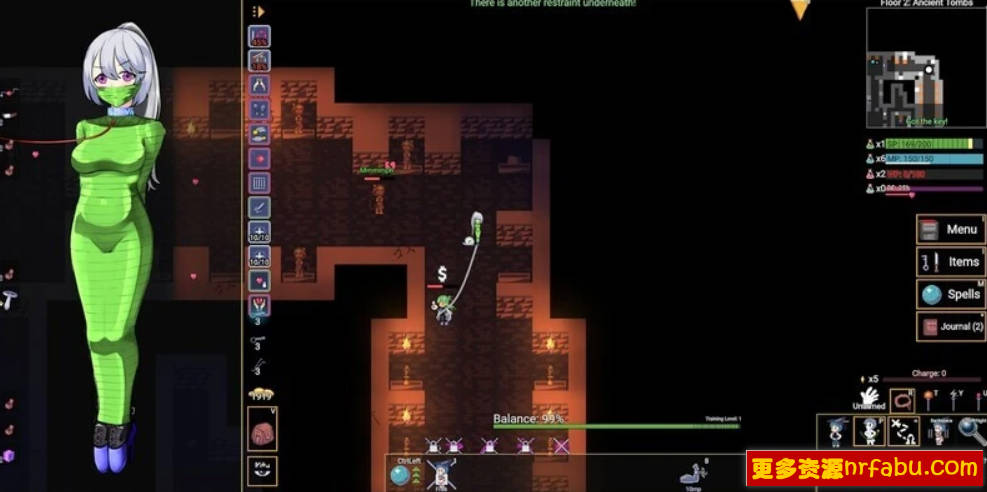Activate the blue orb spell slot
This screenshot has width=987, height=492.
click(x=402, y=475)
